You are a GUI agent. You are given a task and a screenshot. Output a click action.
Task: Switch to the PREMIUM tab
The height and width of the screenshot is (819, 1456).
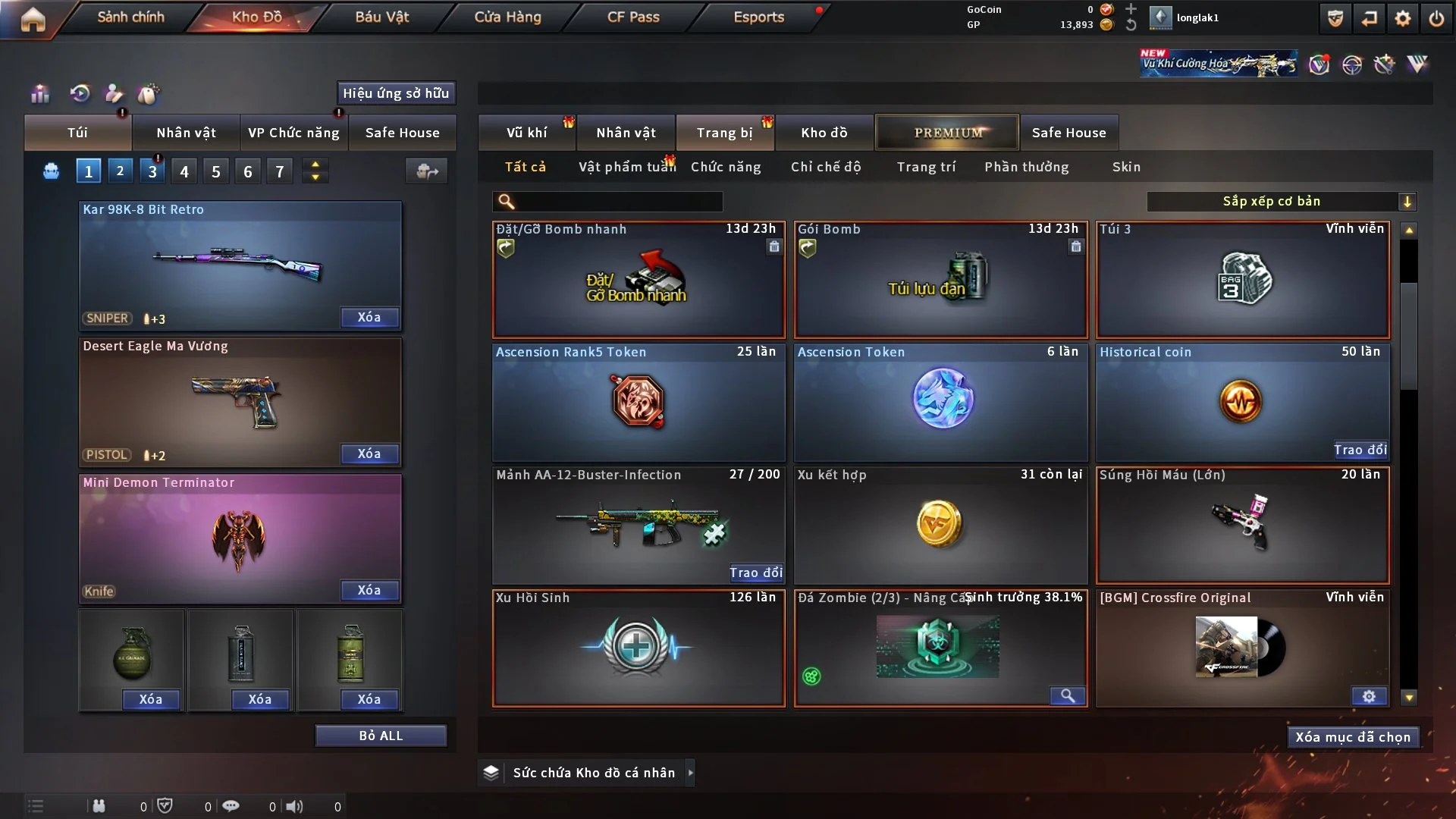947,133
